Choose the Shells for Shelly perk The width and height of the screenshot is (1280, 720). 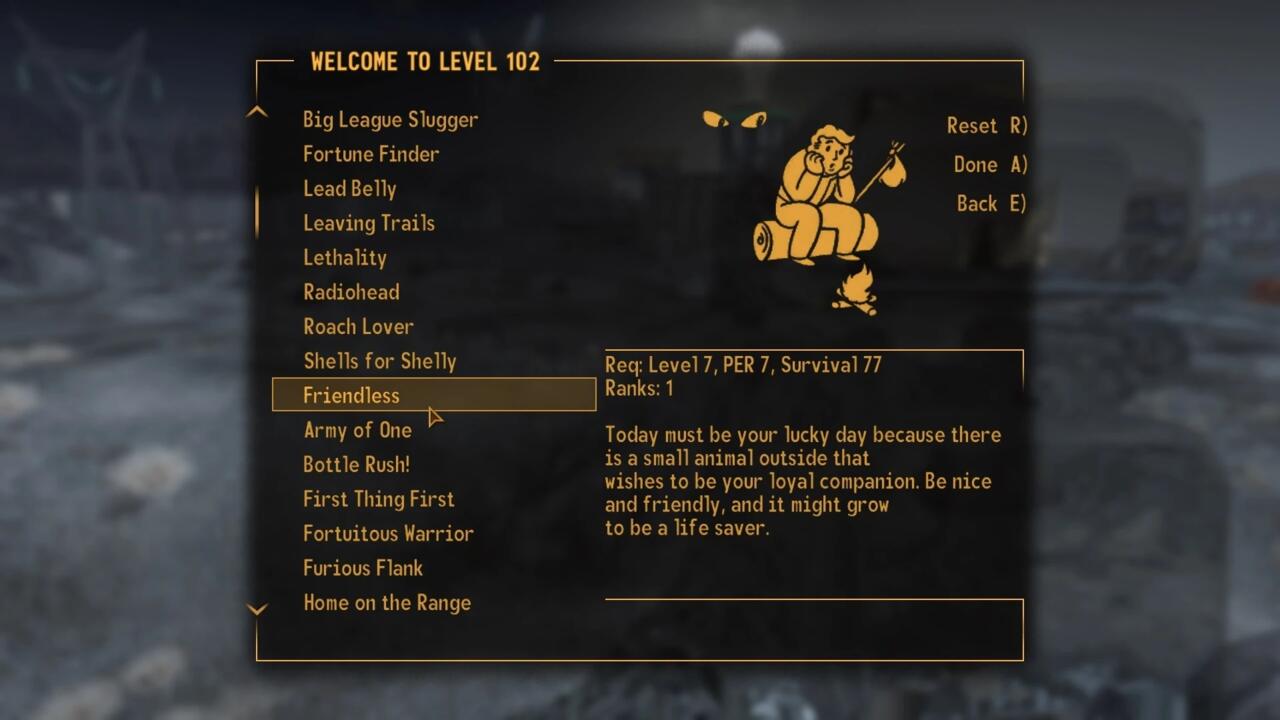(x=380, y=361)
